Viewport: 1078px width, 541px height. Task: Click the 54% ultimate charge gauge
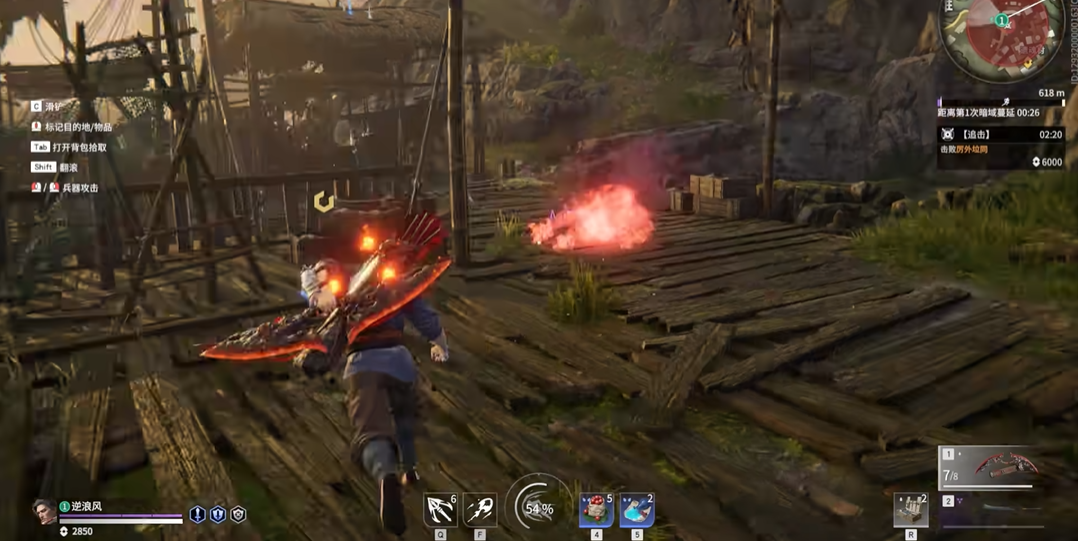pyautogui.click(x=538, y=508)
